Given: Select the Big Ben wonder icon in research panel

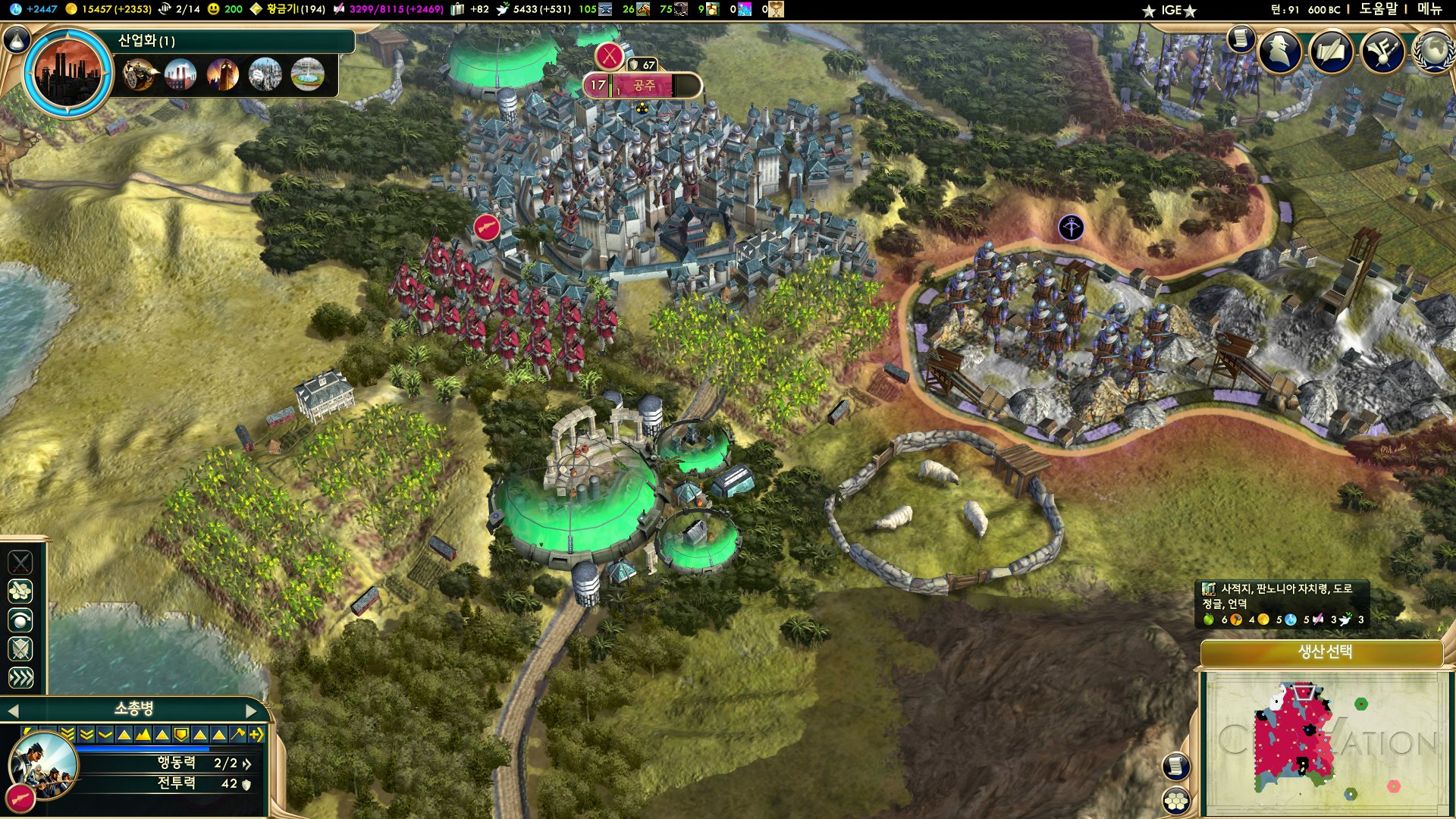Looking at the screenshot, I should tap(223, 74).
